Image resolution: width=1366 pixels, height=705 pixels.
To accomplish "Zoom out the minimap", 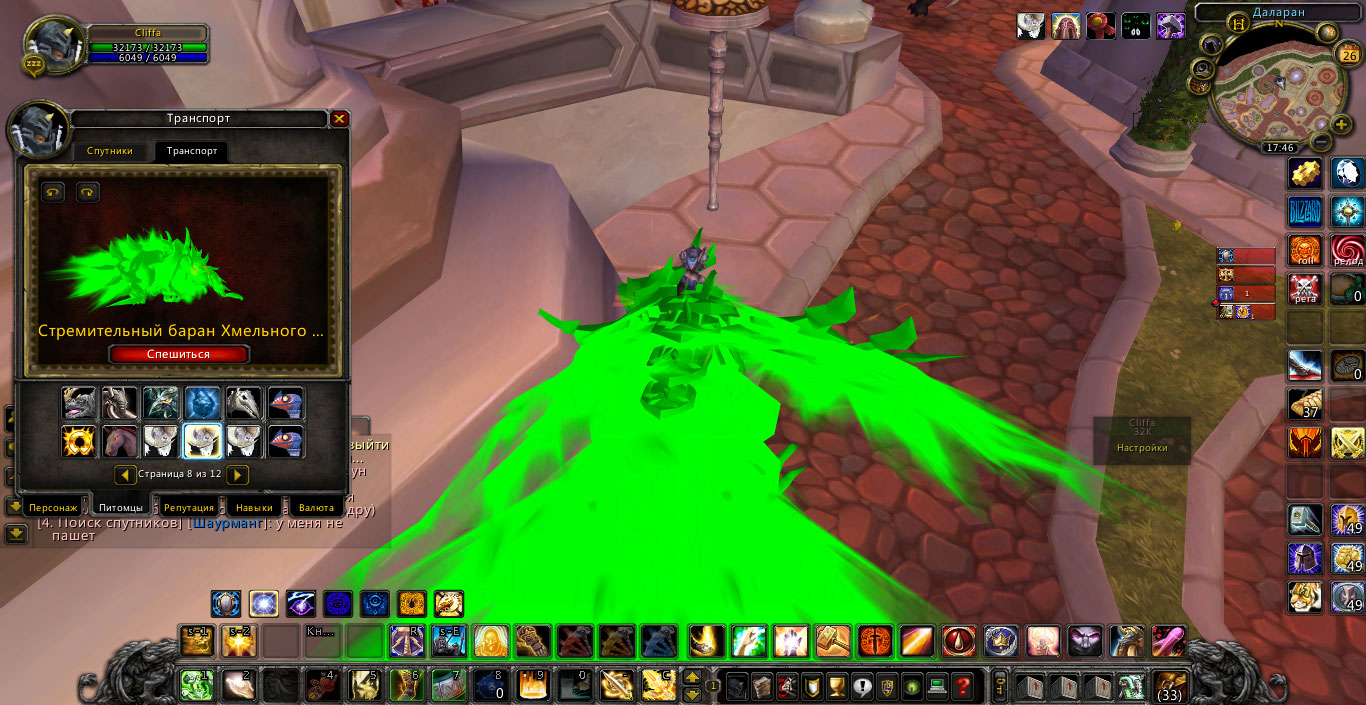I will [x=1321, y=143].
